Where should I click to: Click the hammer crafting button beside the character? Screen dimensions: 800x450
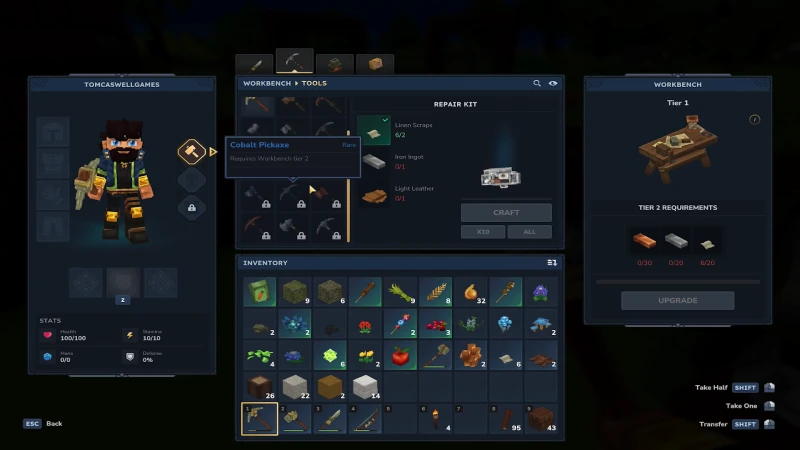[x=191, y=152]
